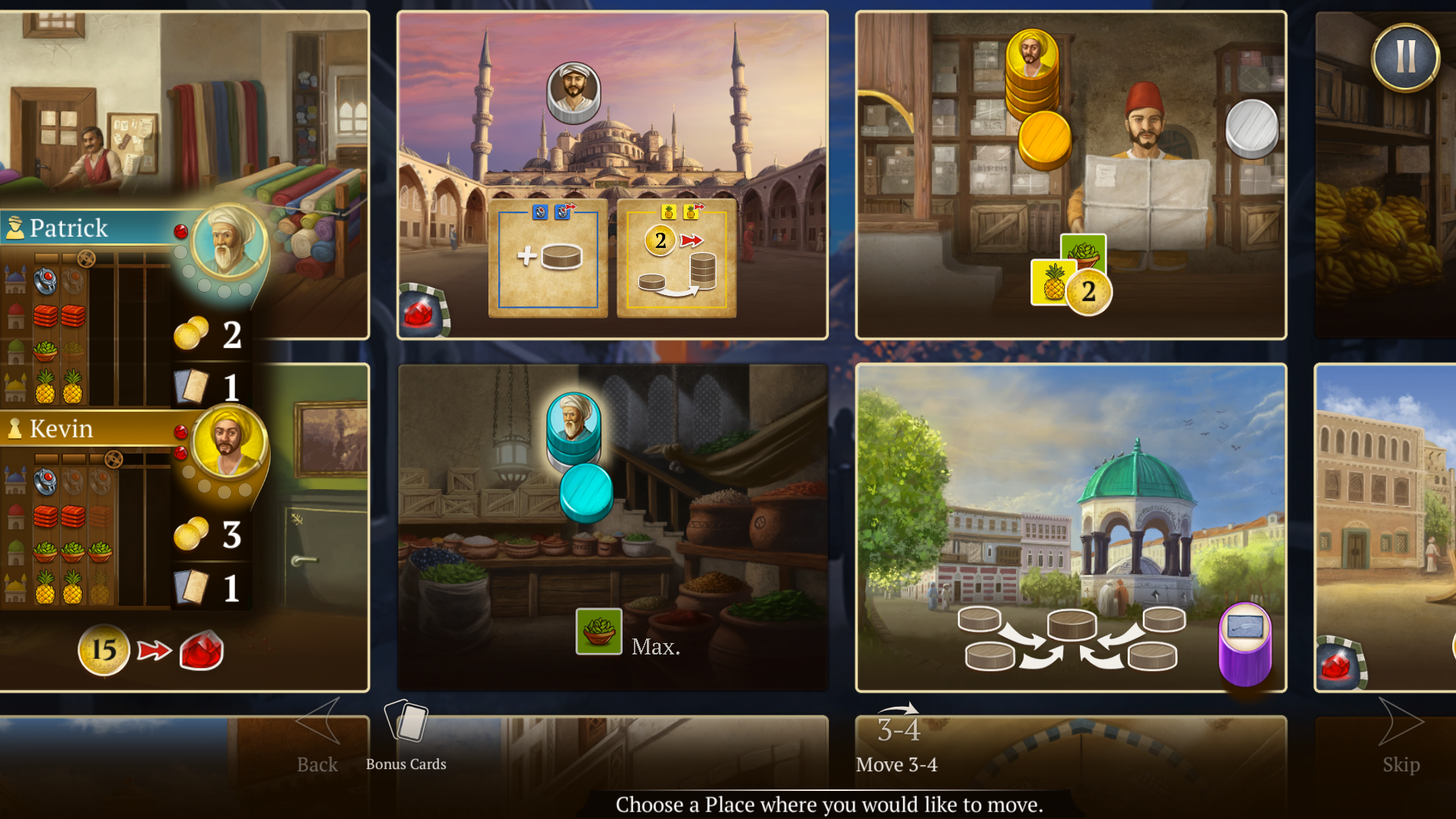The height and width of the screenshot is (819, 1456).
Task: Pause the game with the pause button
Action: 1405,58
